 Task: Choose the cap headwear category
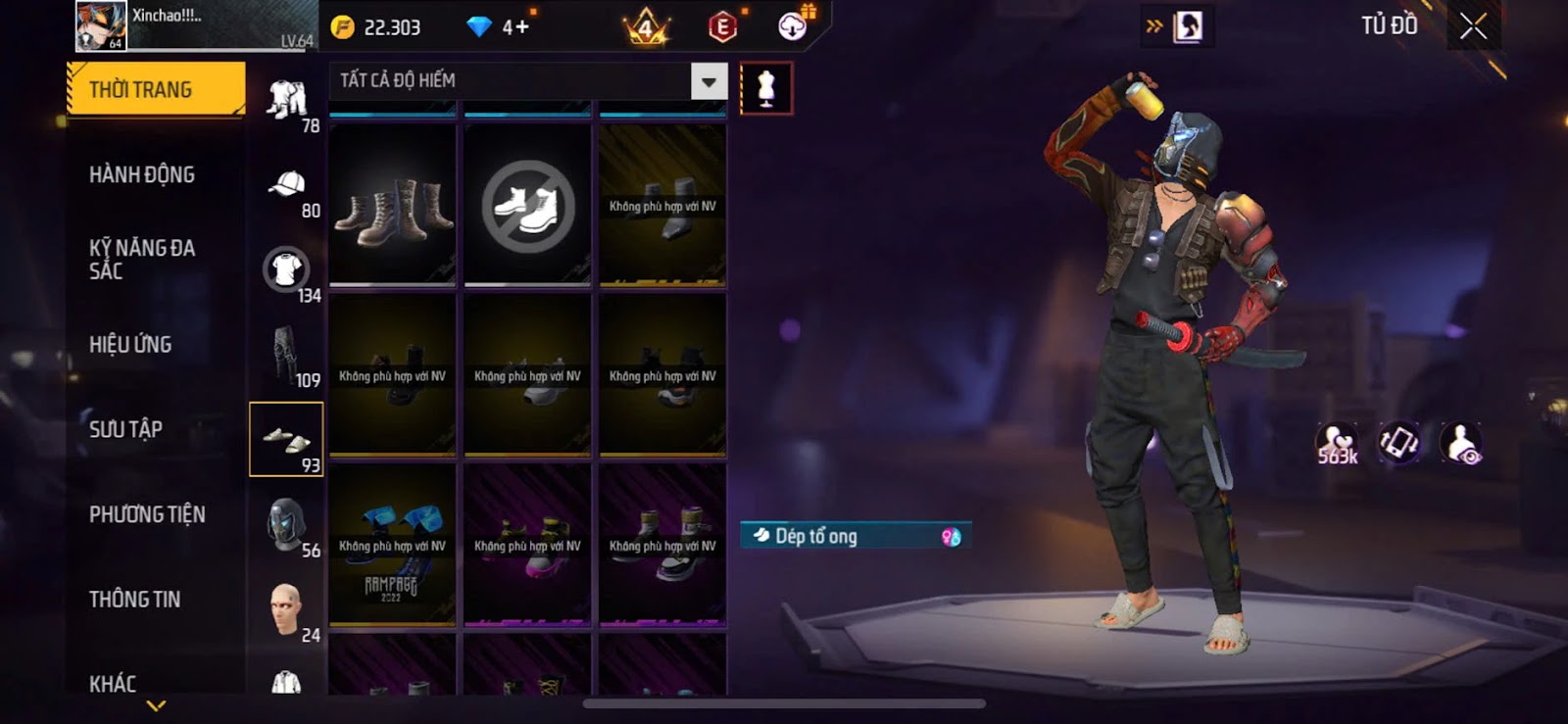pyautogui.click(x=287, y=184)
